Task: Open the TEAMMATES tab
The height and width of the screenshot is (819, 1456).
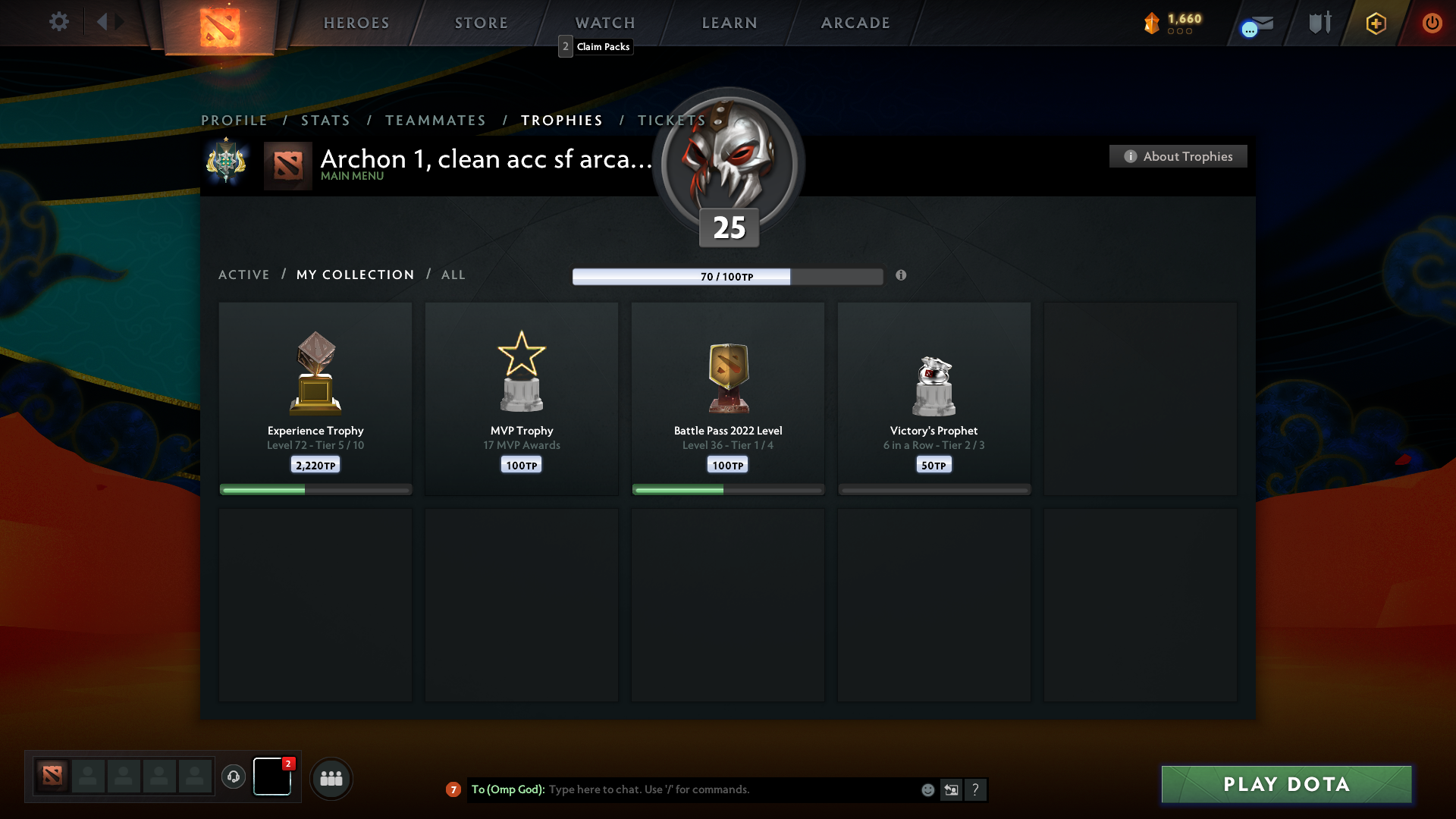Action: (435, 120)
